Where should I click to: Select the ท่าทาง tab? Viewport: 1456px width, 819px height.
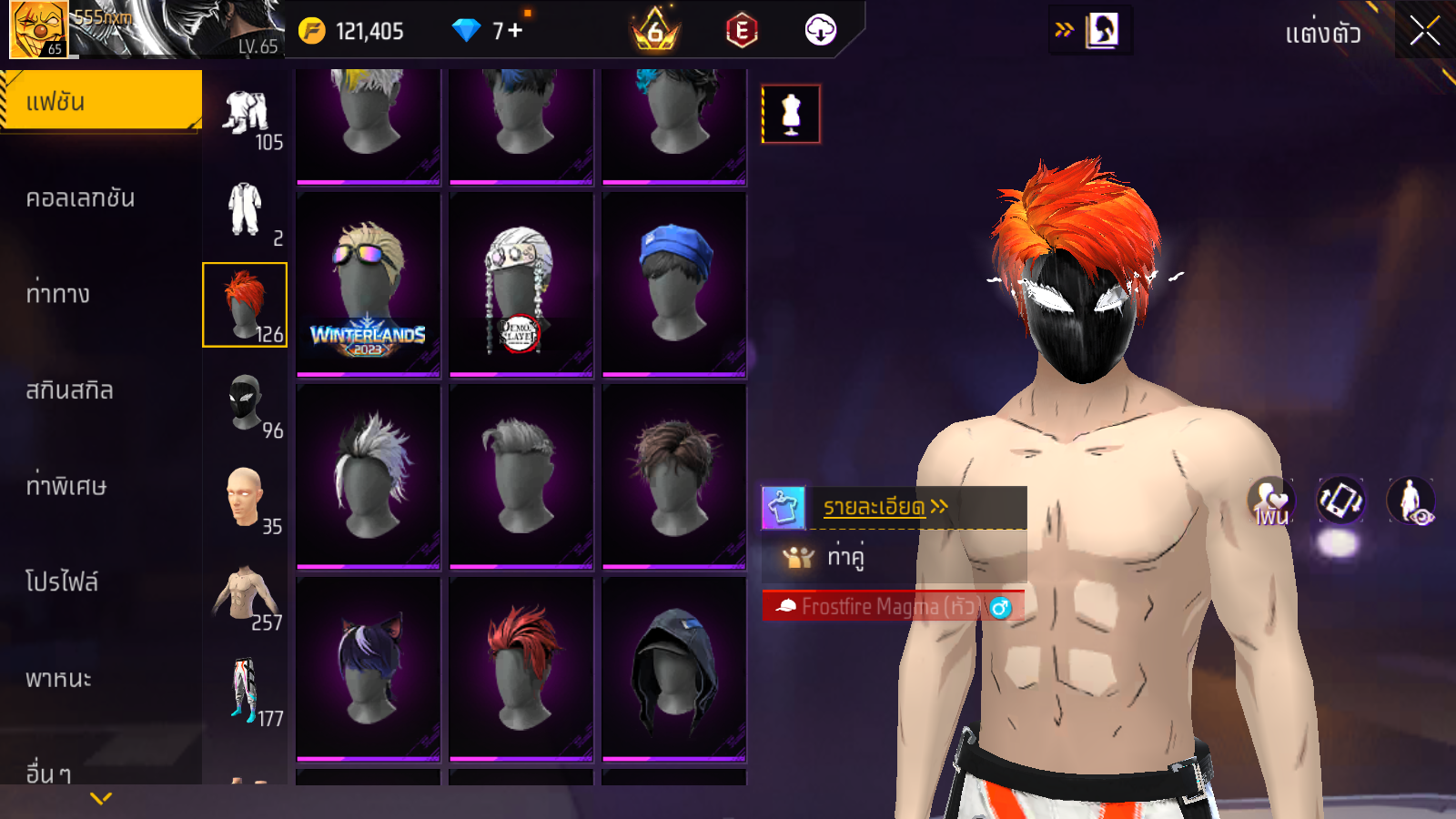59,294
